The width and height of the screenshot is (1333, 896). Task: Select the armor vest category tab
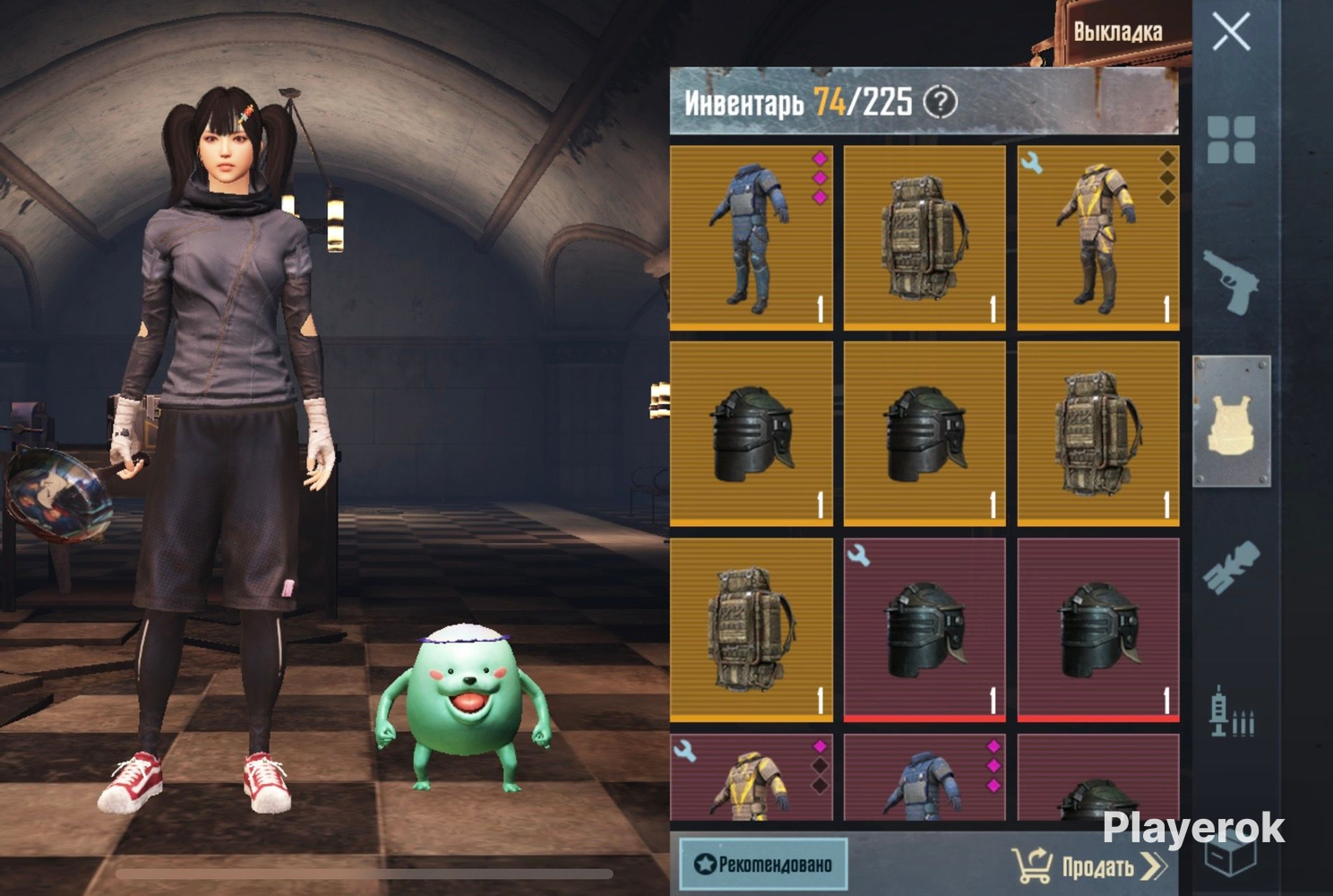coord(1231,422)
